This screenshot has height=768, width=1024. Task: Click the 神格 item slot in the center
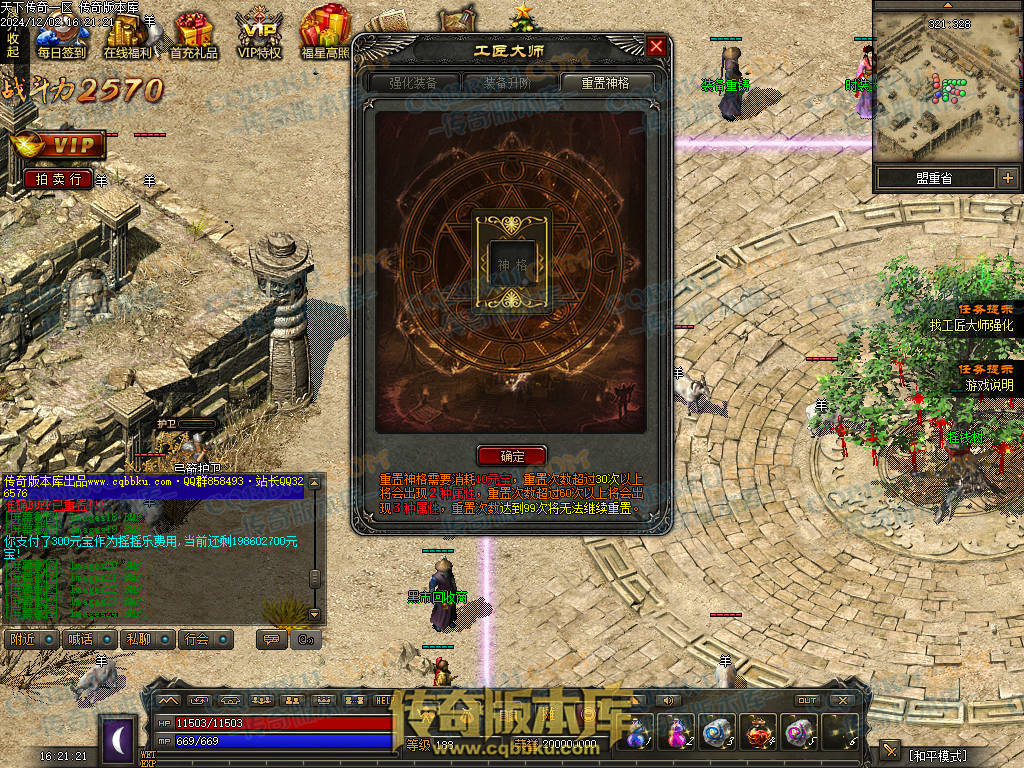tap(511, 261)
